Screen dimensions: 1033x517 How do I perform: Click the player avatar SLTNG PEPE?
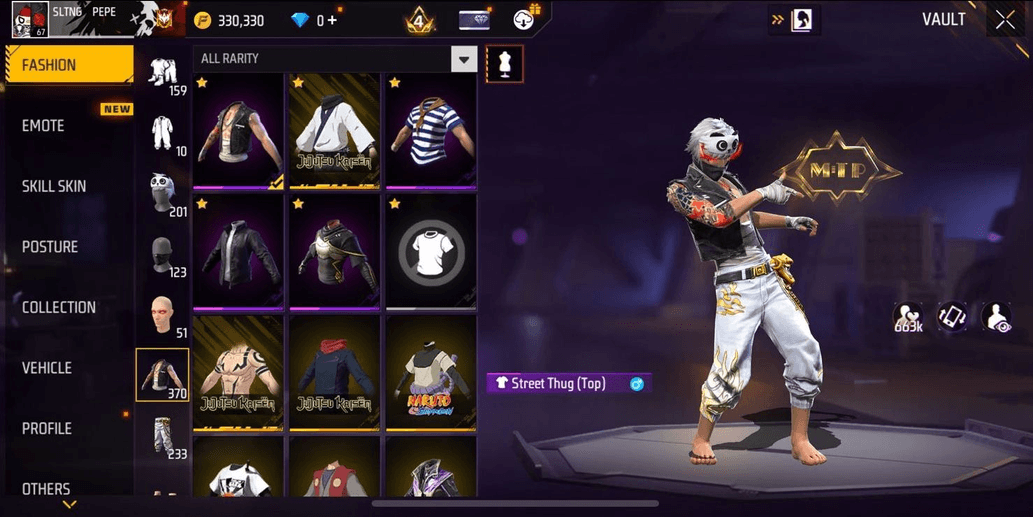(28, 20)
